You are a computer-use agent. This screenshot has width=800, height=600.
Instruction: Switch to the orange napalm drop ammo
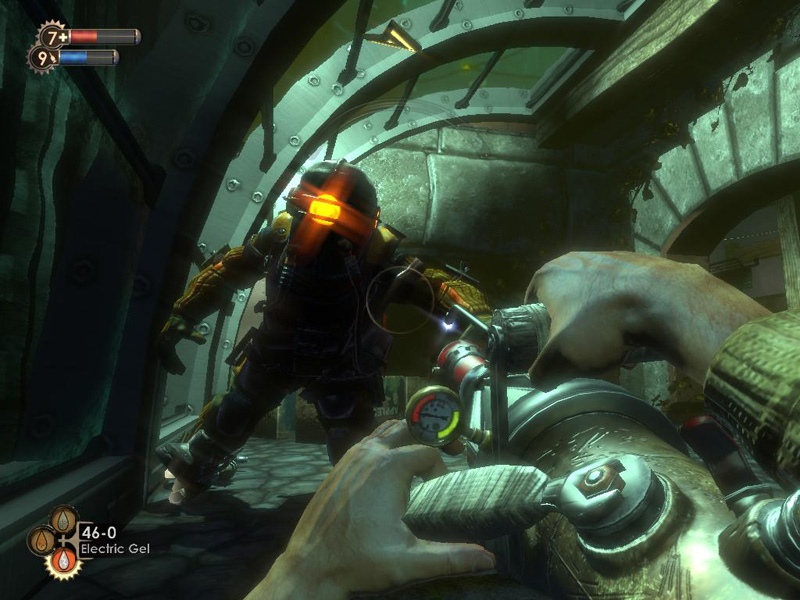[41, 540]
